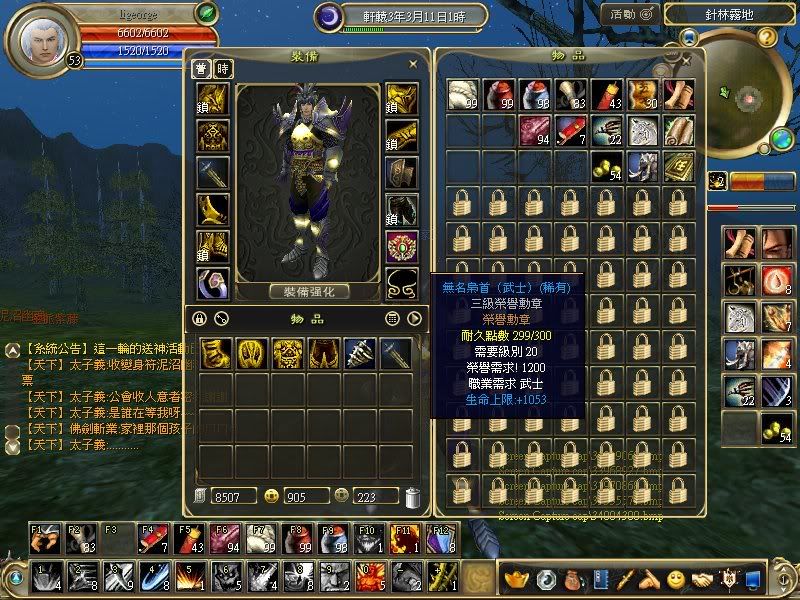Screen dimensions: 800x600
Task: Select the red firecracker stack of 43
Action: (x=609, y=96)
